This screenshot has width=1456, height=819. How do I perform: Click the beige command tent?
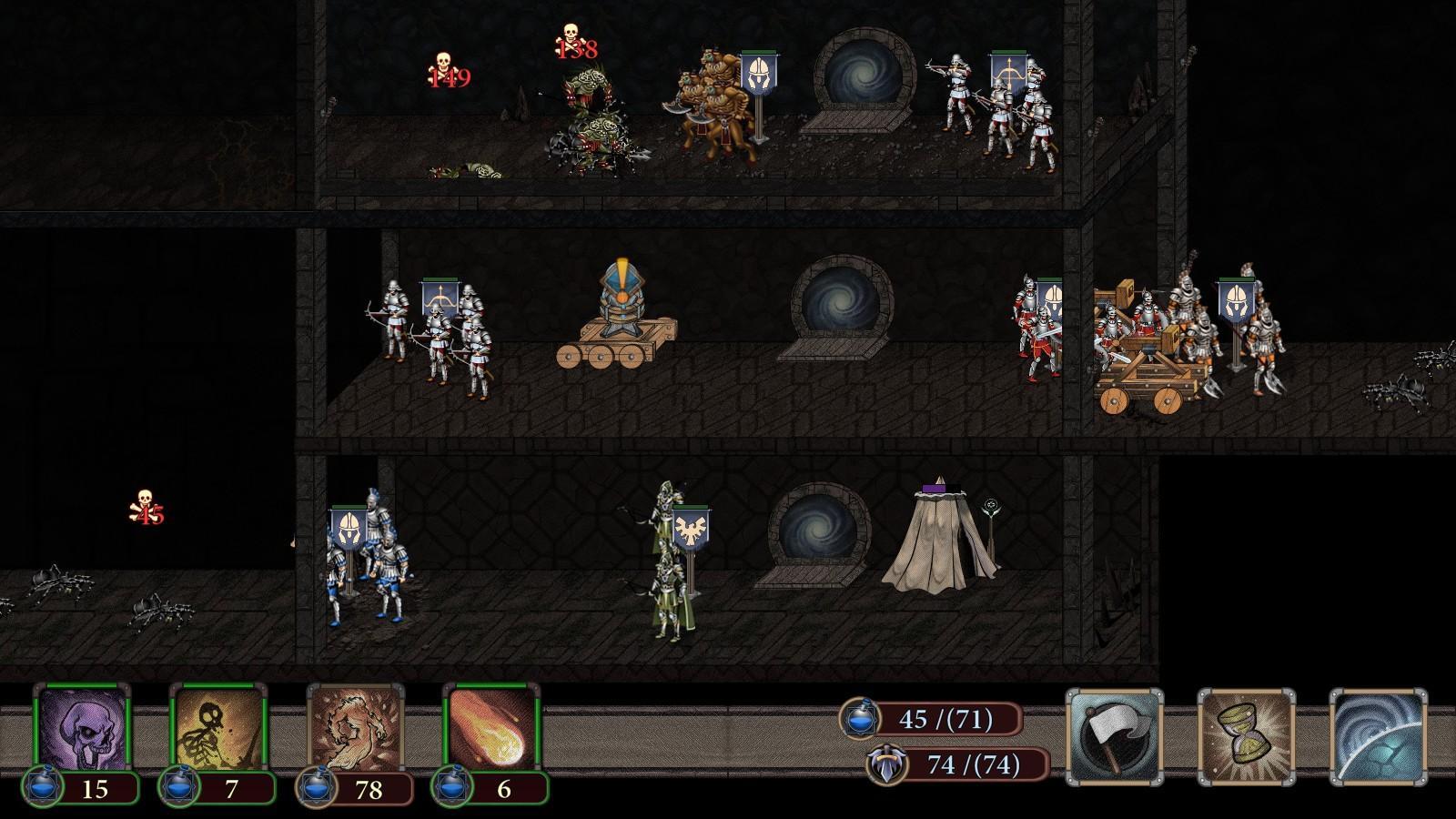(937, 537)
